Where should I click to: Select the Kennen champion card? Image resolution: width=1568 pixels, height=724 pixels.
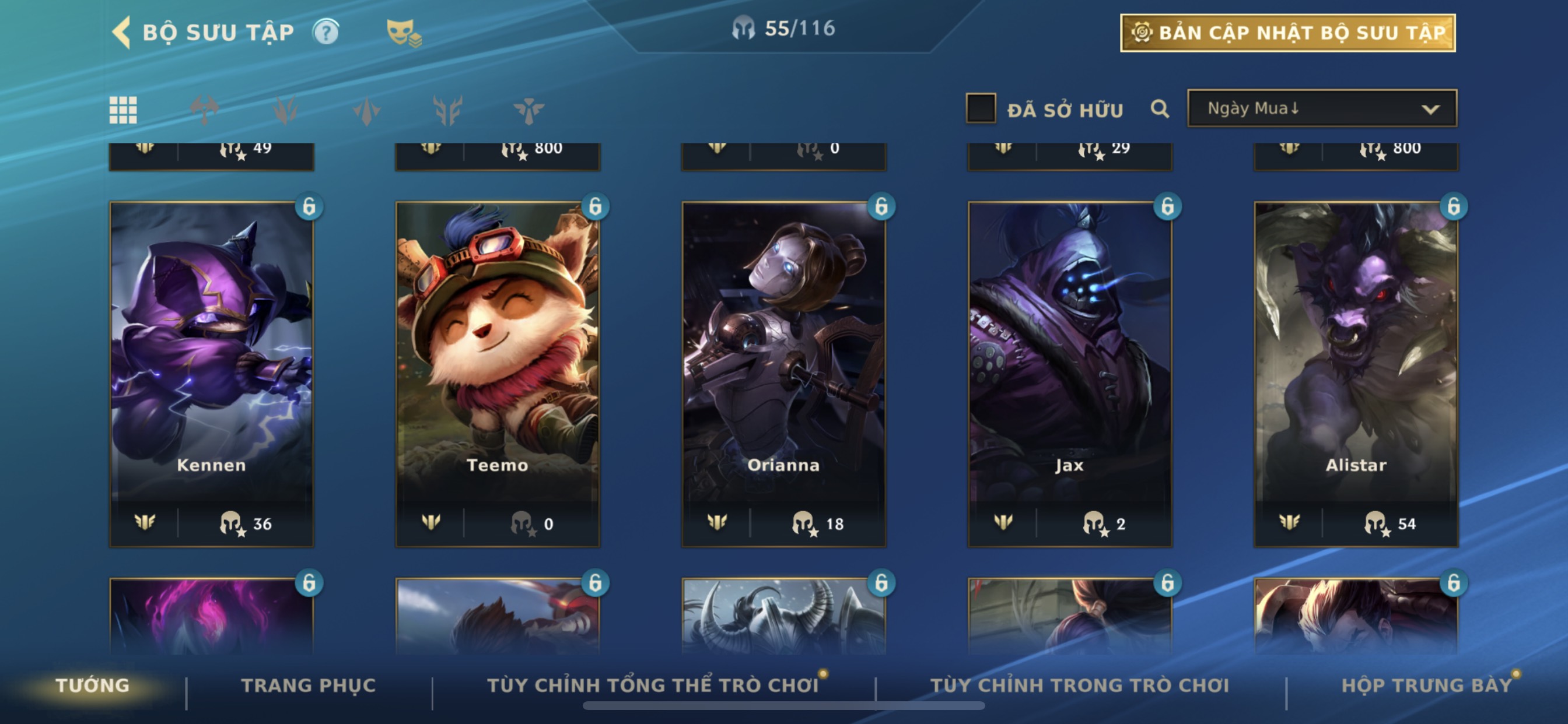click(211, 365)
